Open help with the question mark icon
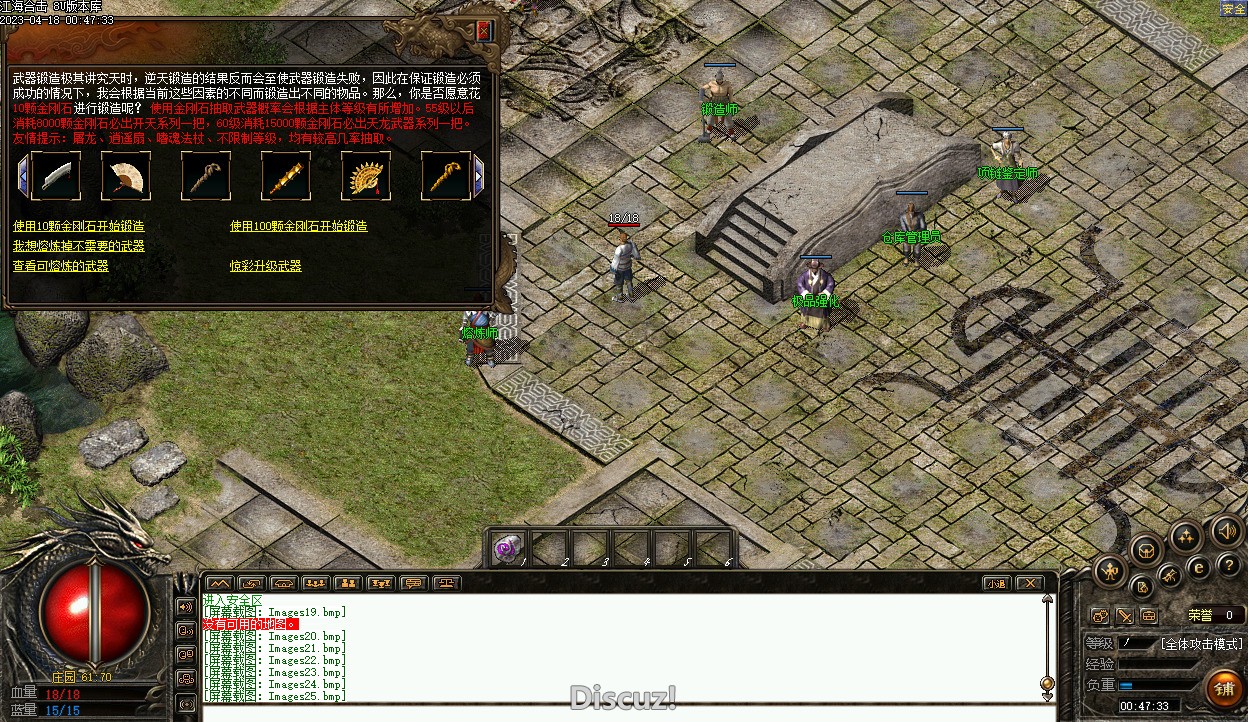This screenshot has height=722, width=1248. point(1228,566)
